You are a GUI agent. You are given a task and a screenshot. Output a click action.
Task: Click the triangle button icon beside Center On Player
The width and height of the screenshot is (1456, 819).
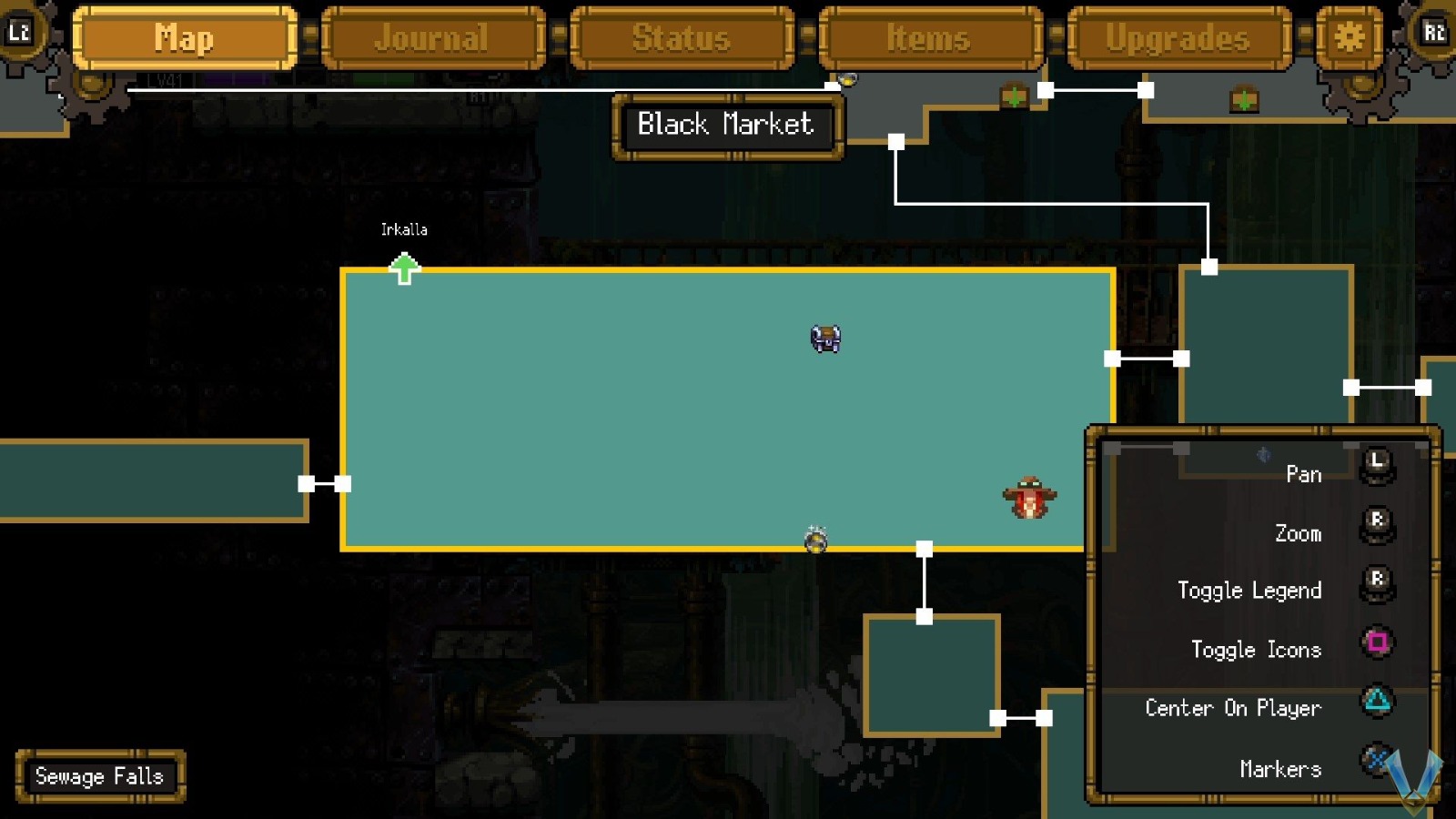pyautogui.click(x=1377, y=701)
